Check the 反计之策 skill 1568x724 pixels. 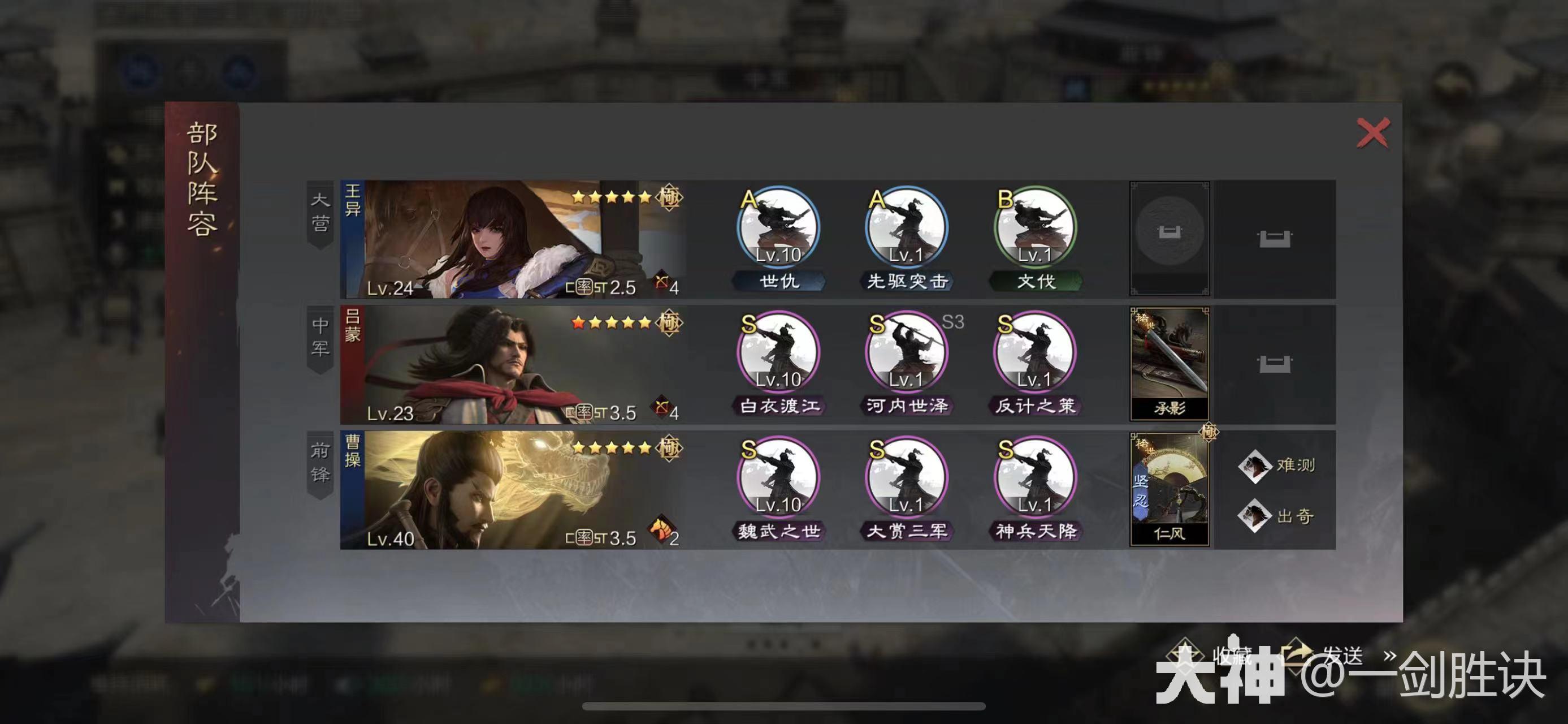(1035, 353)
